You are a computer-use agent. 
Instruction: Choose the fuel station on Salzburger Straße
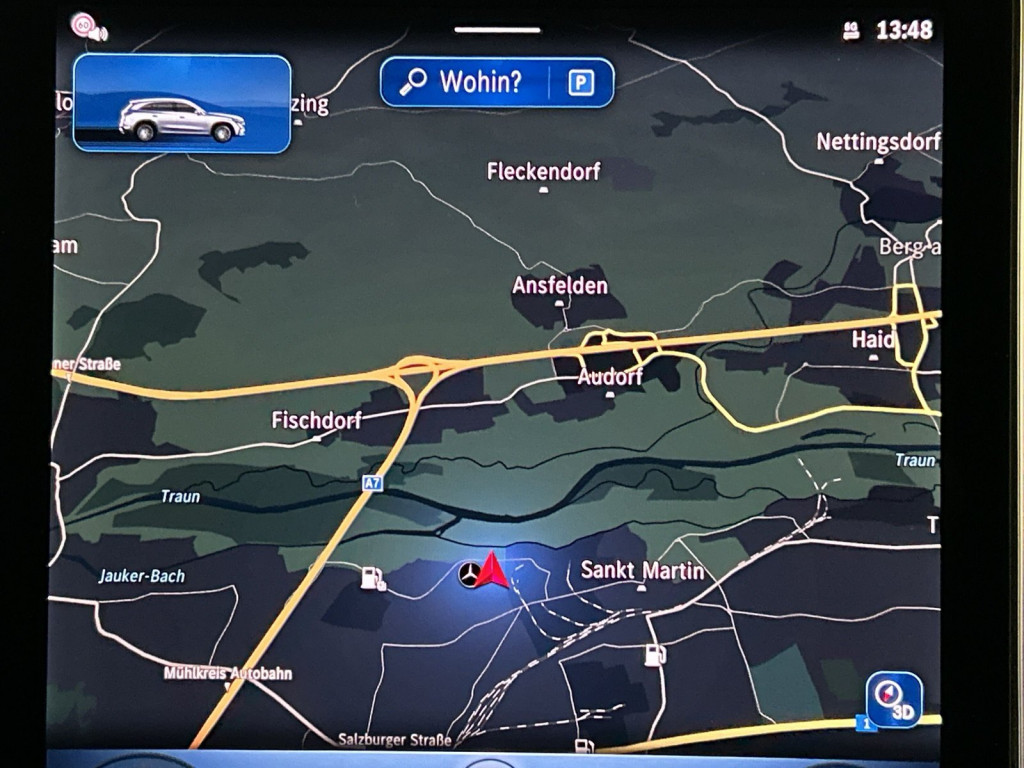coord(584,746)
